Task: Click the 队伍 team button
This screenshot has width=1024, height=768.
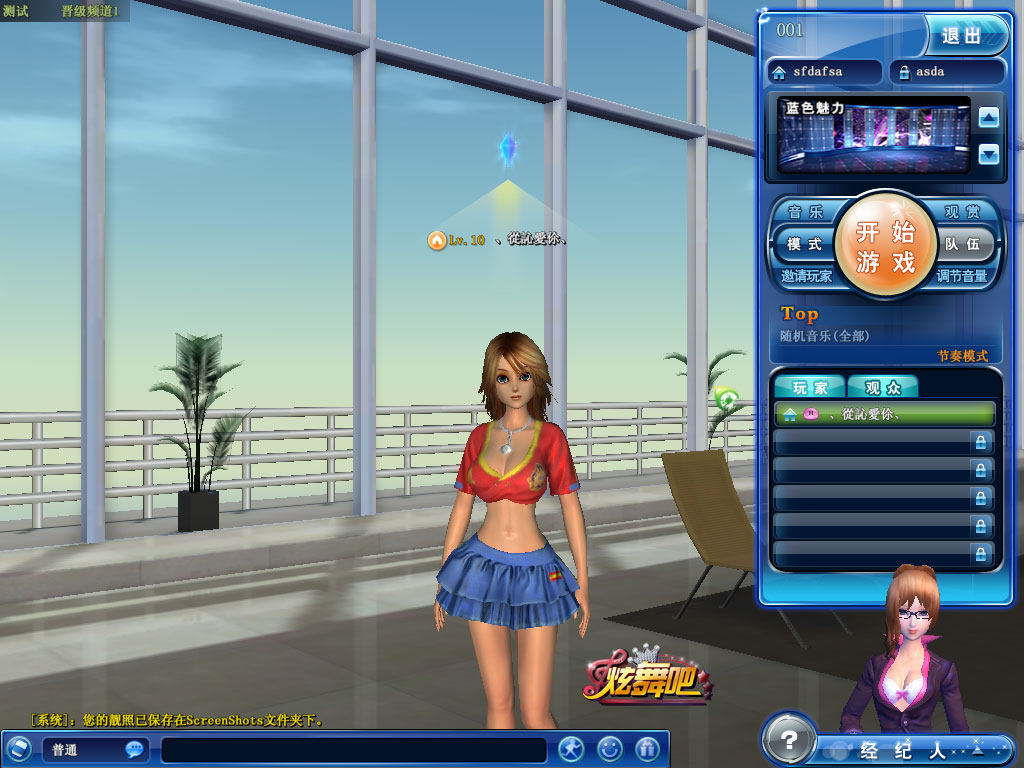Action: 964,244
